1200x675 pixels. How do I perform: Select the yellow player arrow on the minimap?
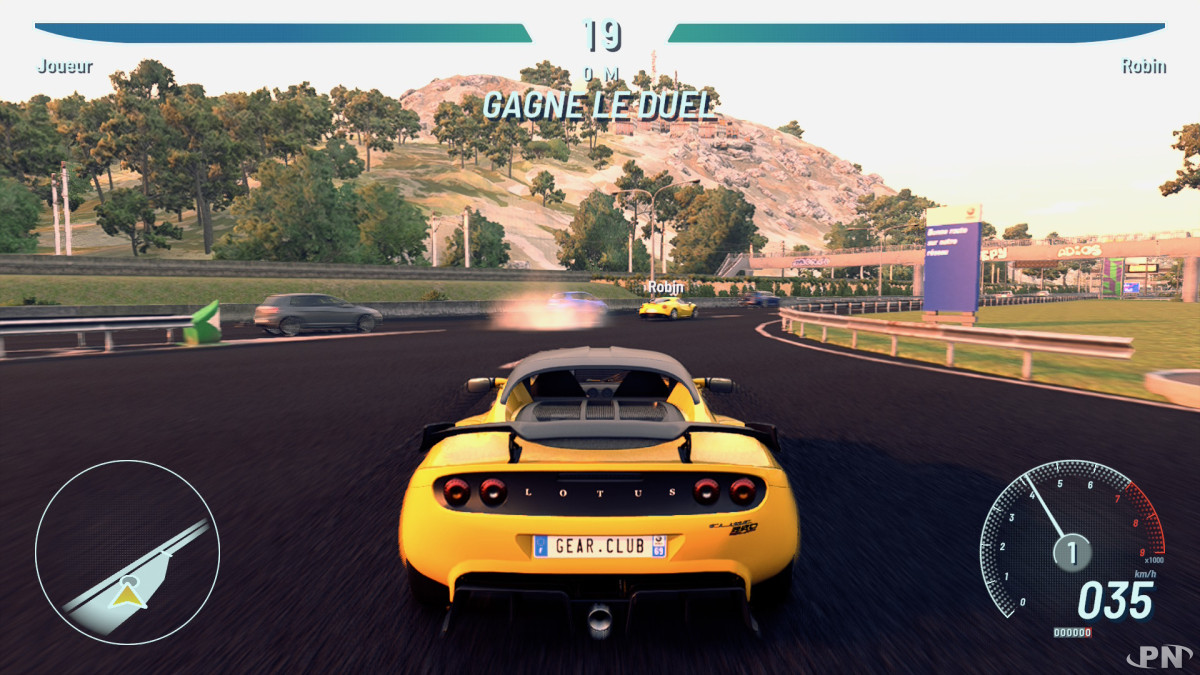[127, 594]
